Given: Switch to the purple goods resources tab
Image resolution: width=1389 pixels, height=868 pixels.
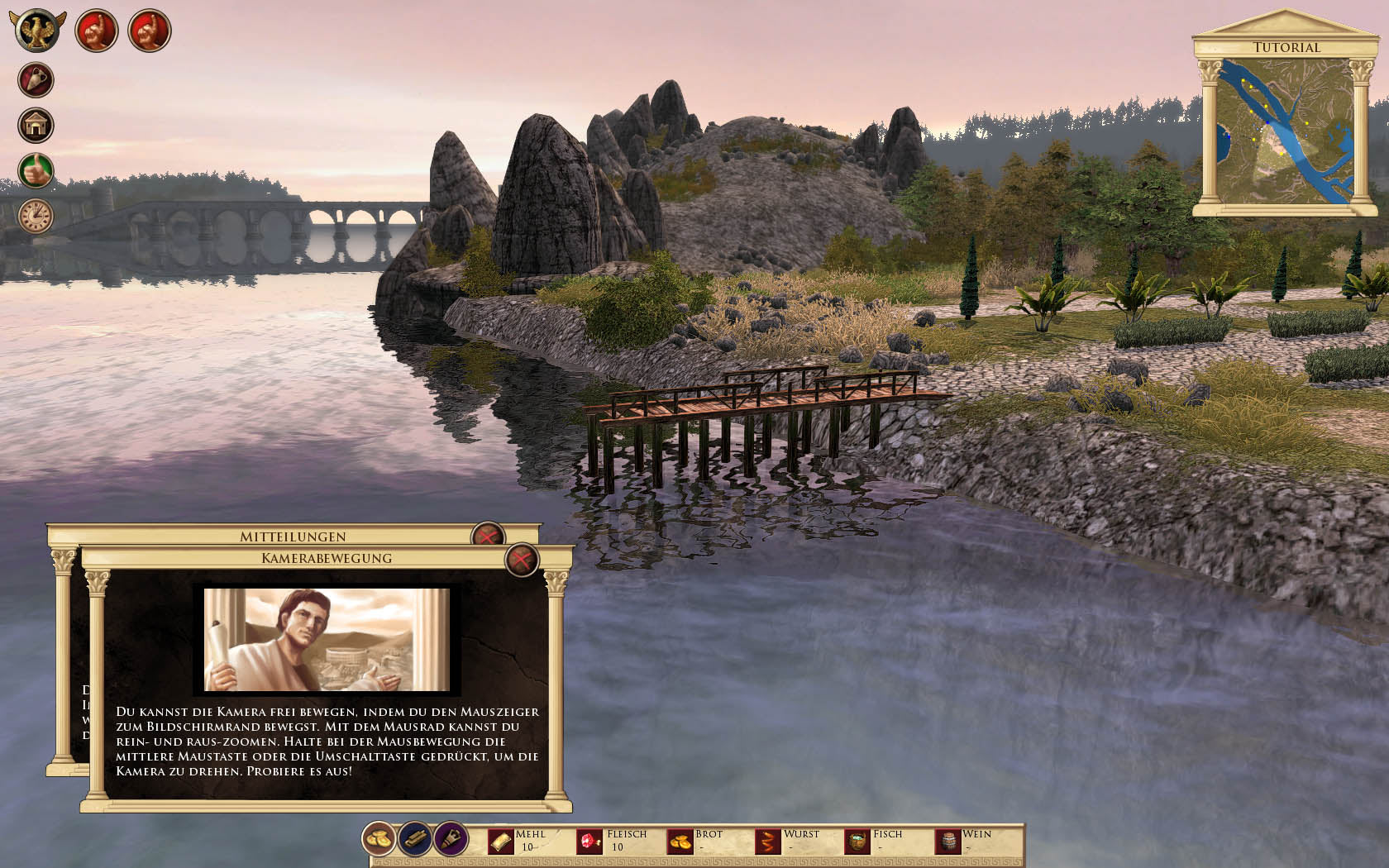Looking at the screenshot, I should click(451, 840).
